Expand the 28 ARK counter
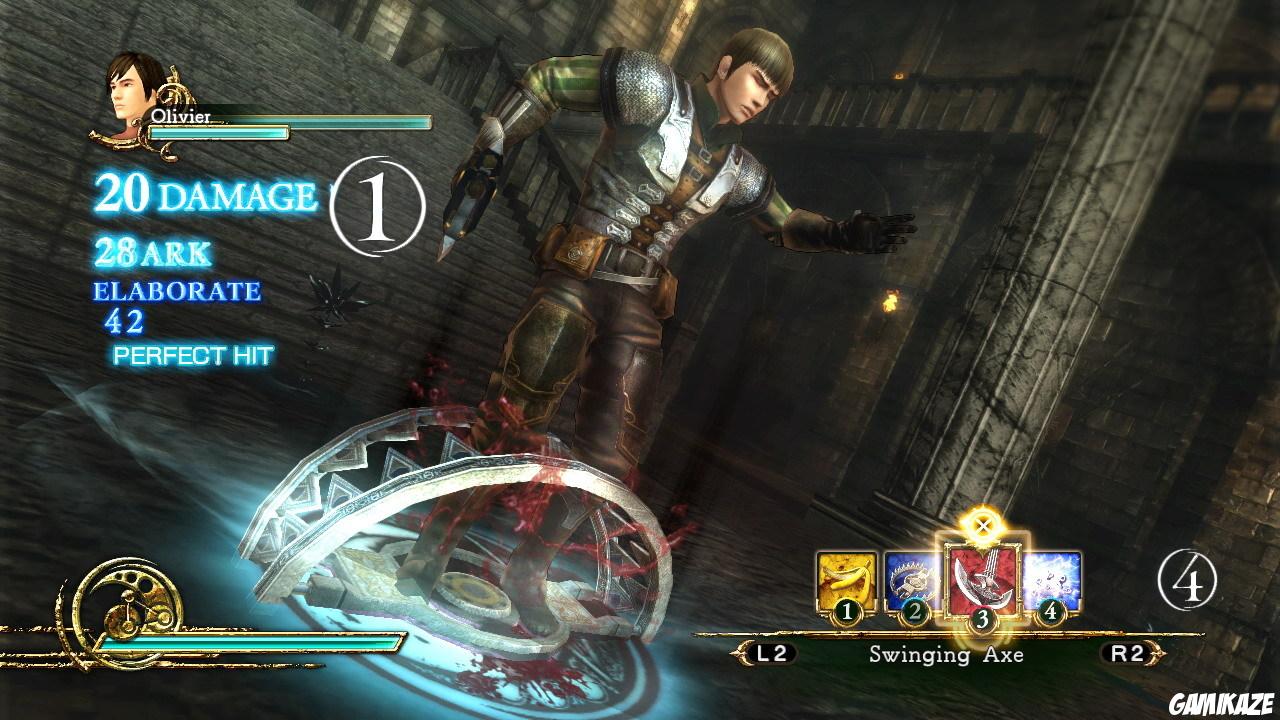 [153, 250]
